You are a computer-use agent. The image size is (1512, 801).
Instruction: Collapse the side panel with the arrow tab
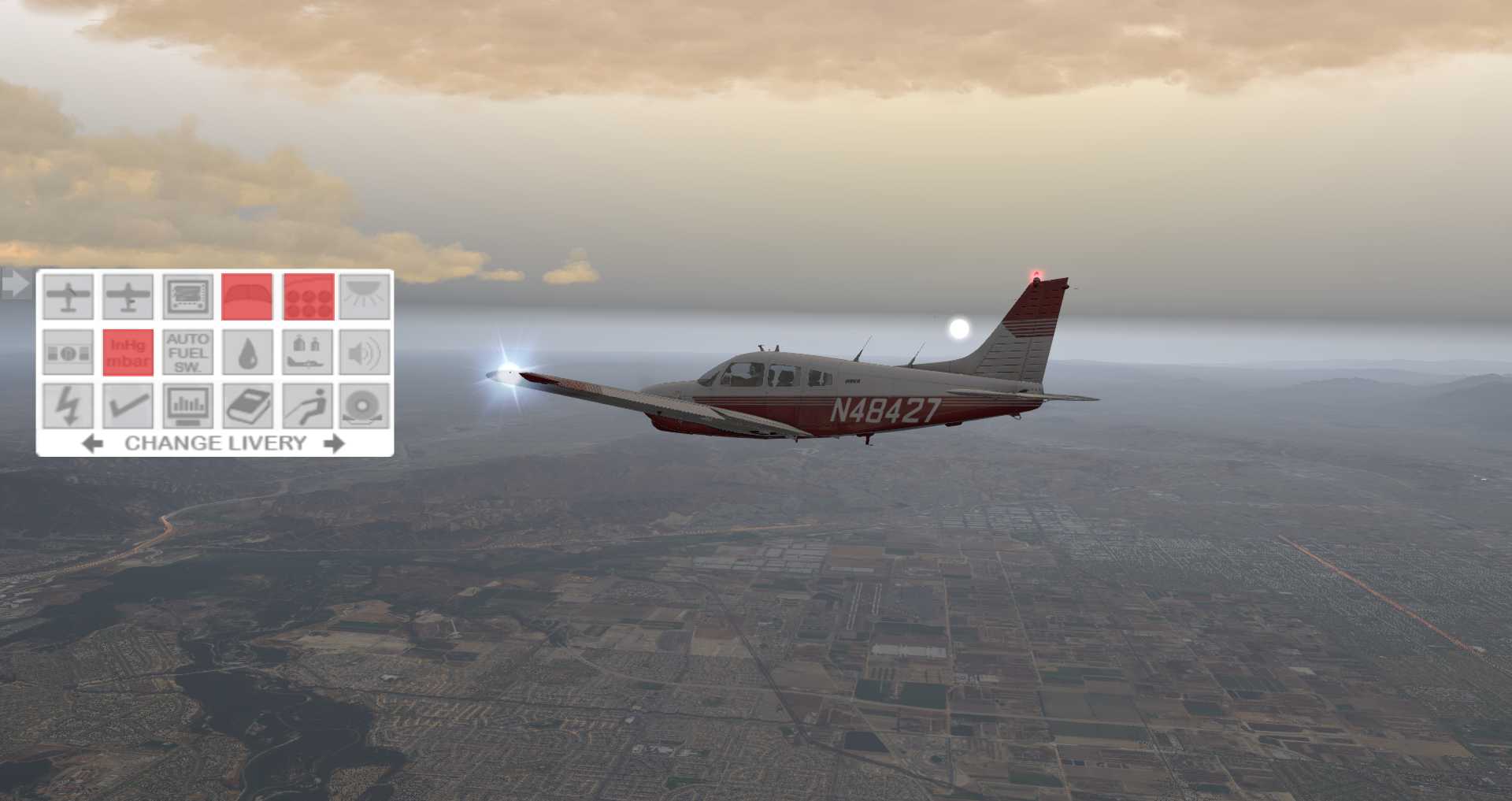(15, 284)
